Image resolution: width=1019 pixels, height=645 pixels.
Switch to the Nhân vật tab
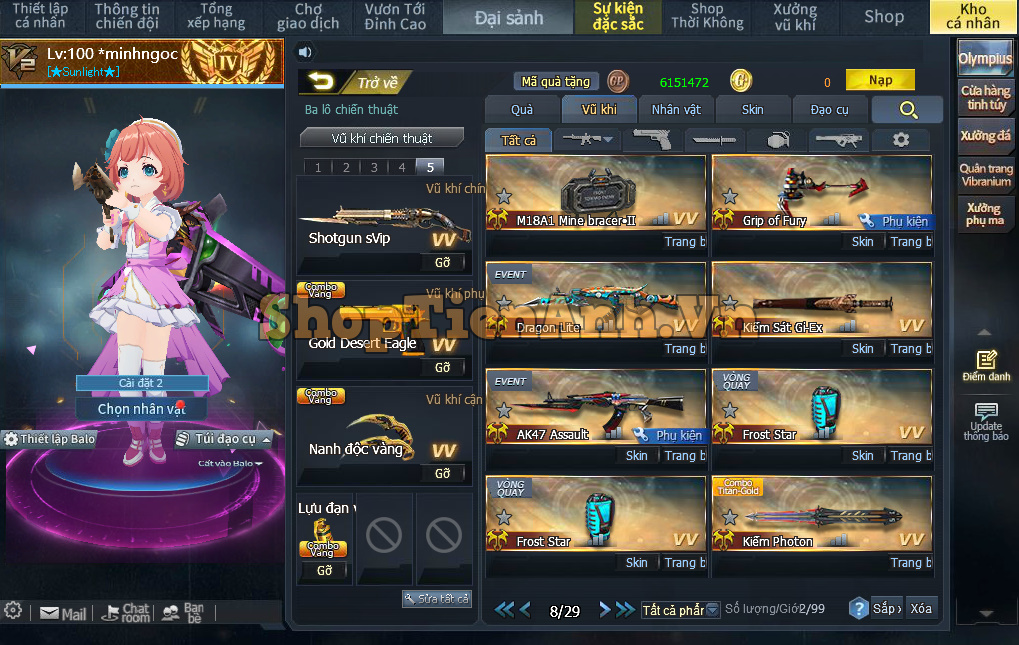676,109
